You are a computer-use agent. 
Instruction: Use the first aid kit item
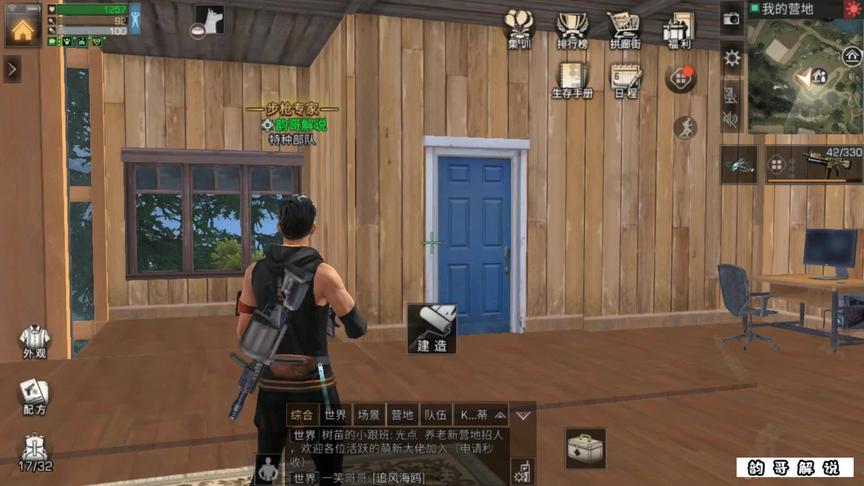click(x=584, y=448)
